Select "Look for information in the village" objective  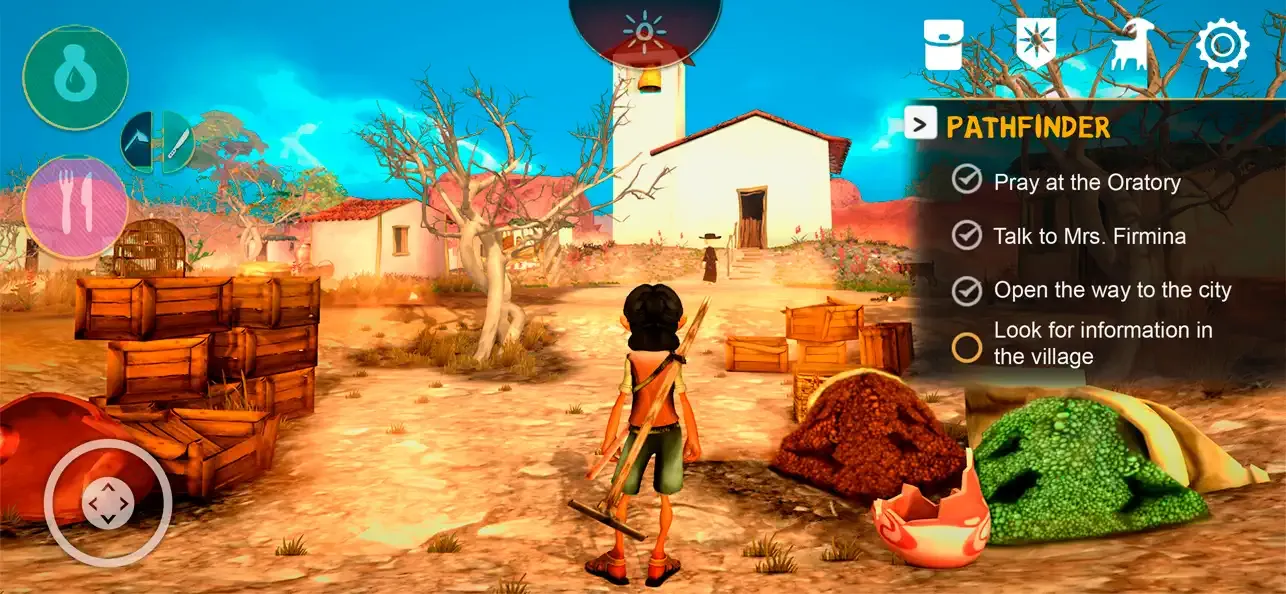point(1102,343)
